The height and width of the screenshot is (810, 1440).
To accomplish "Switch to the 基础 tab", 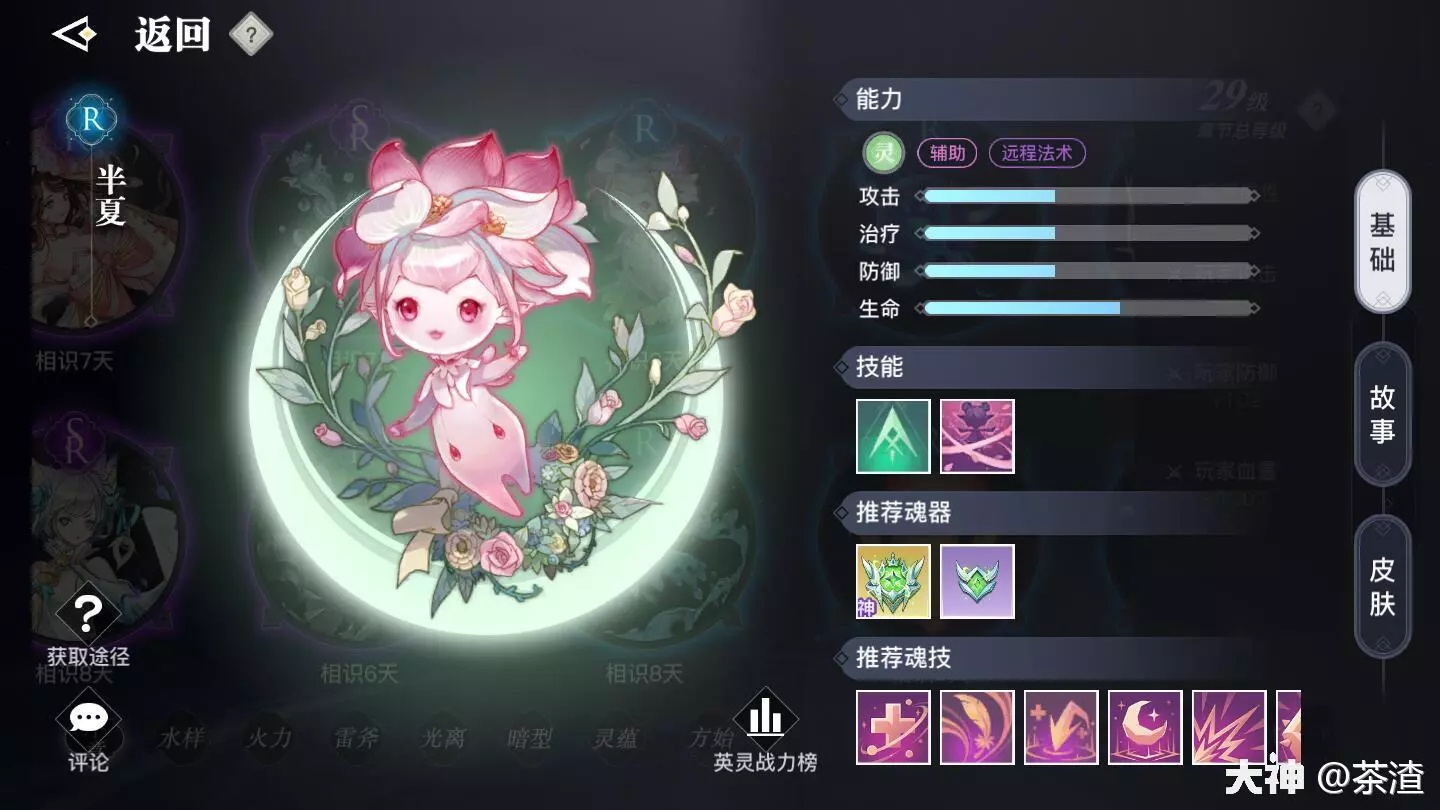I will pyautogui.click(x=1382, y=242).
